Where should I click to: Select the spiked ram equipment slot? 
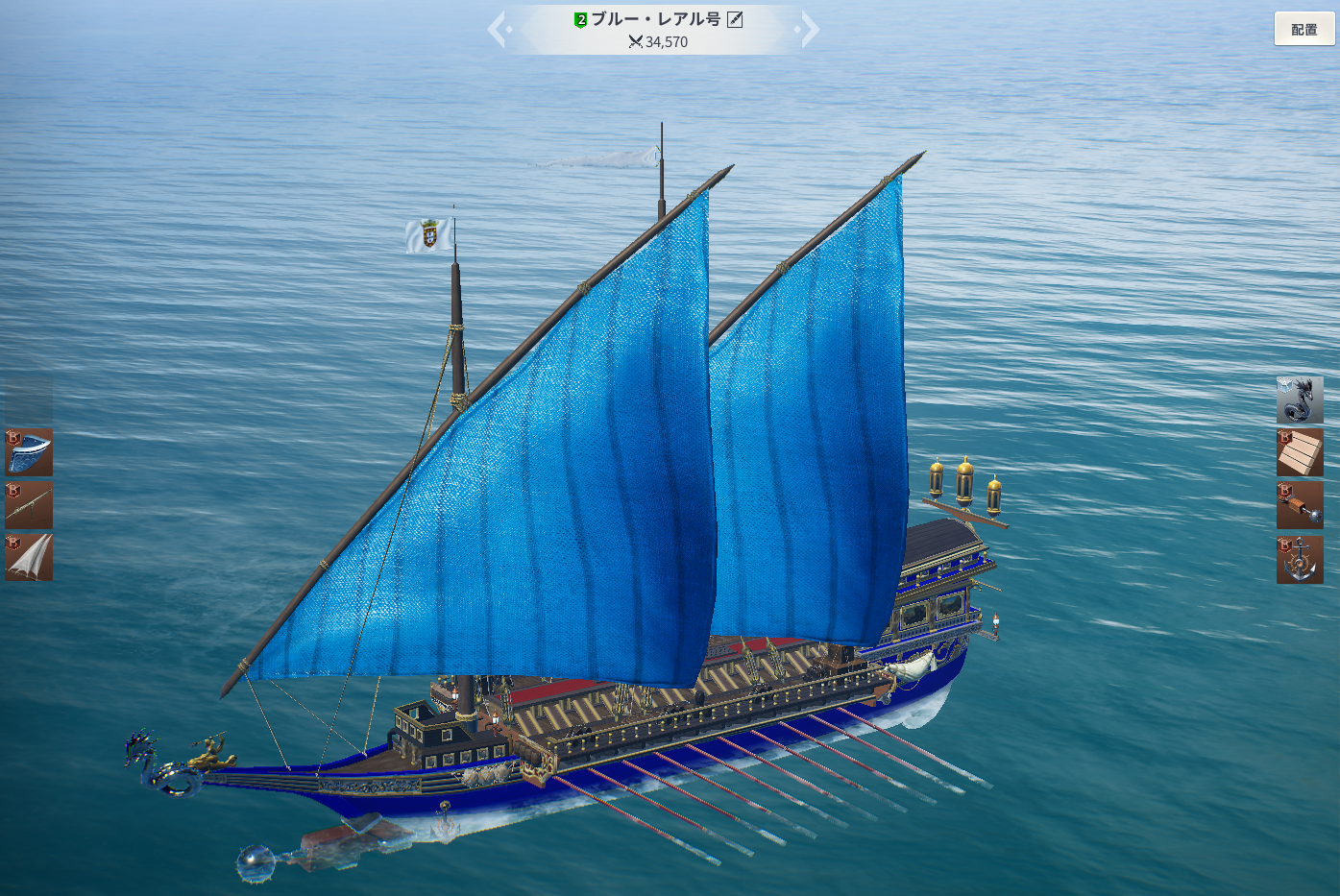(x=1300, y=505)
